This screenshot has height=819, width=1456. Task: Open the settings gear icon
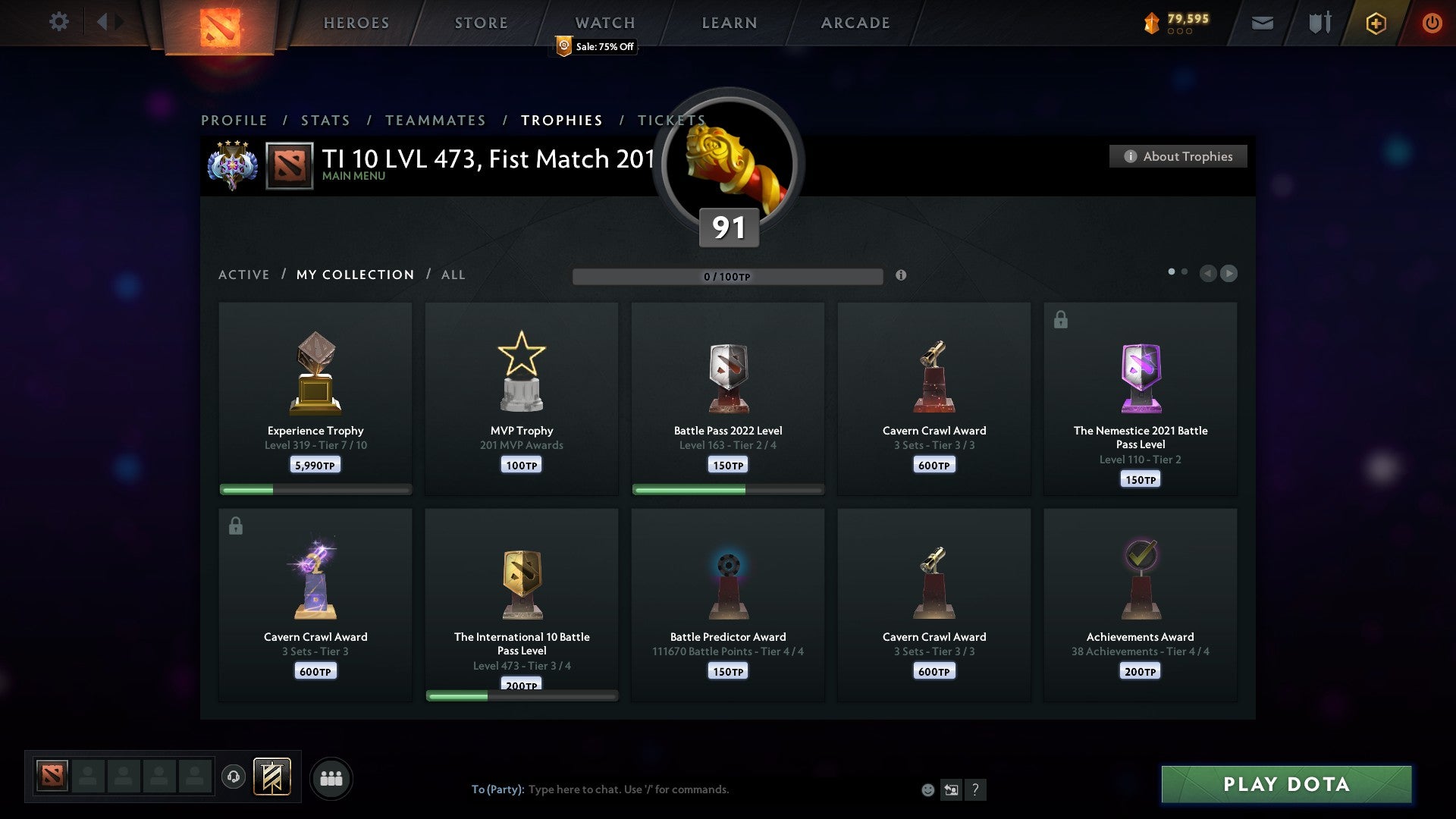(x=59, y=22)
